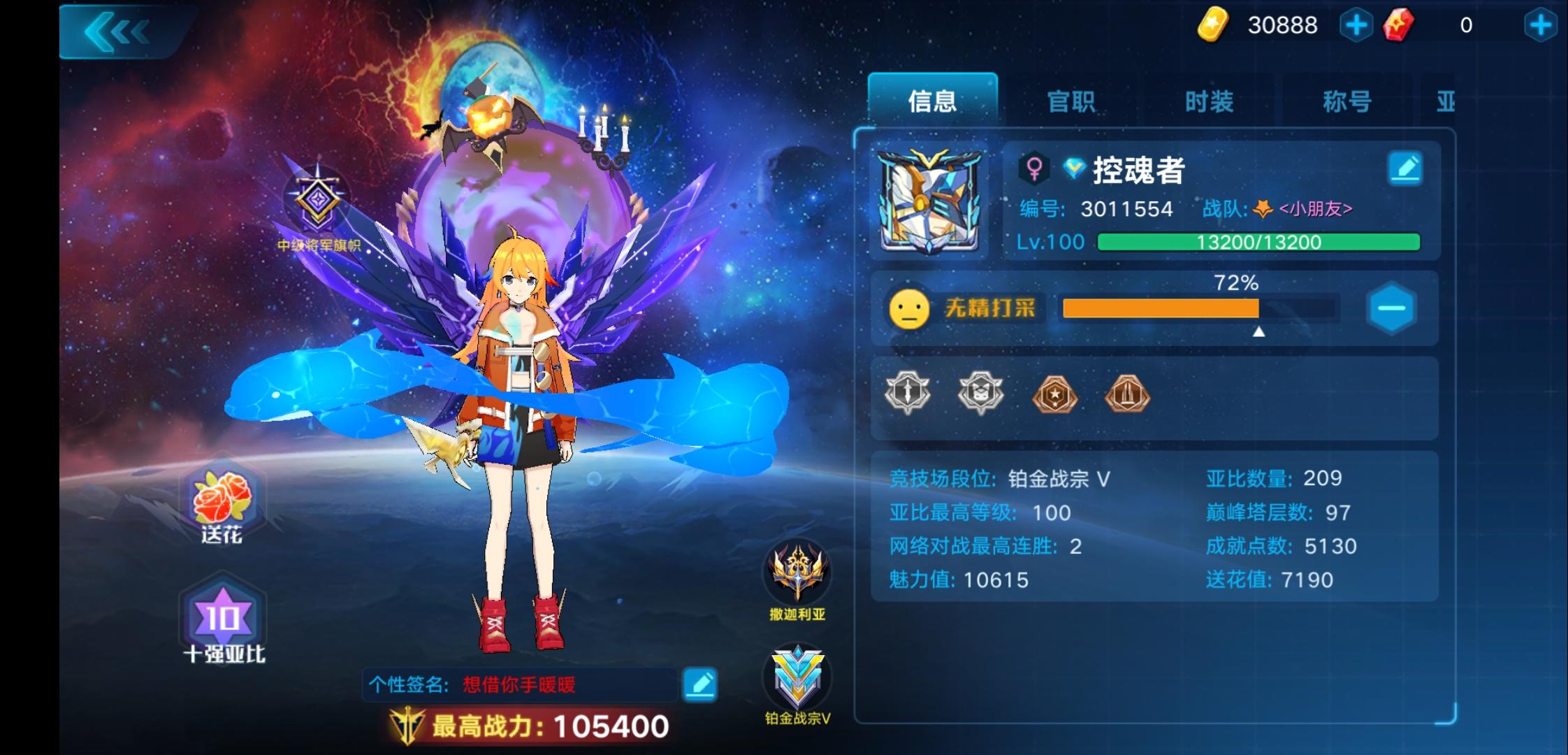
Task: Click the triangle marker under the mood bar
Action: (1259, 333)
